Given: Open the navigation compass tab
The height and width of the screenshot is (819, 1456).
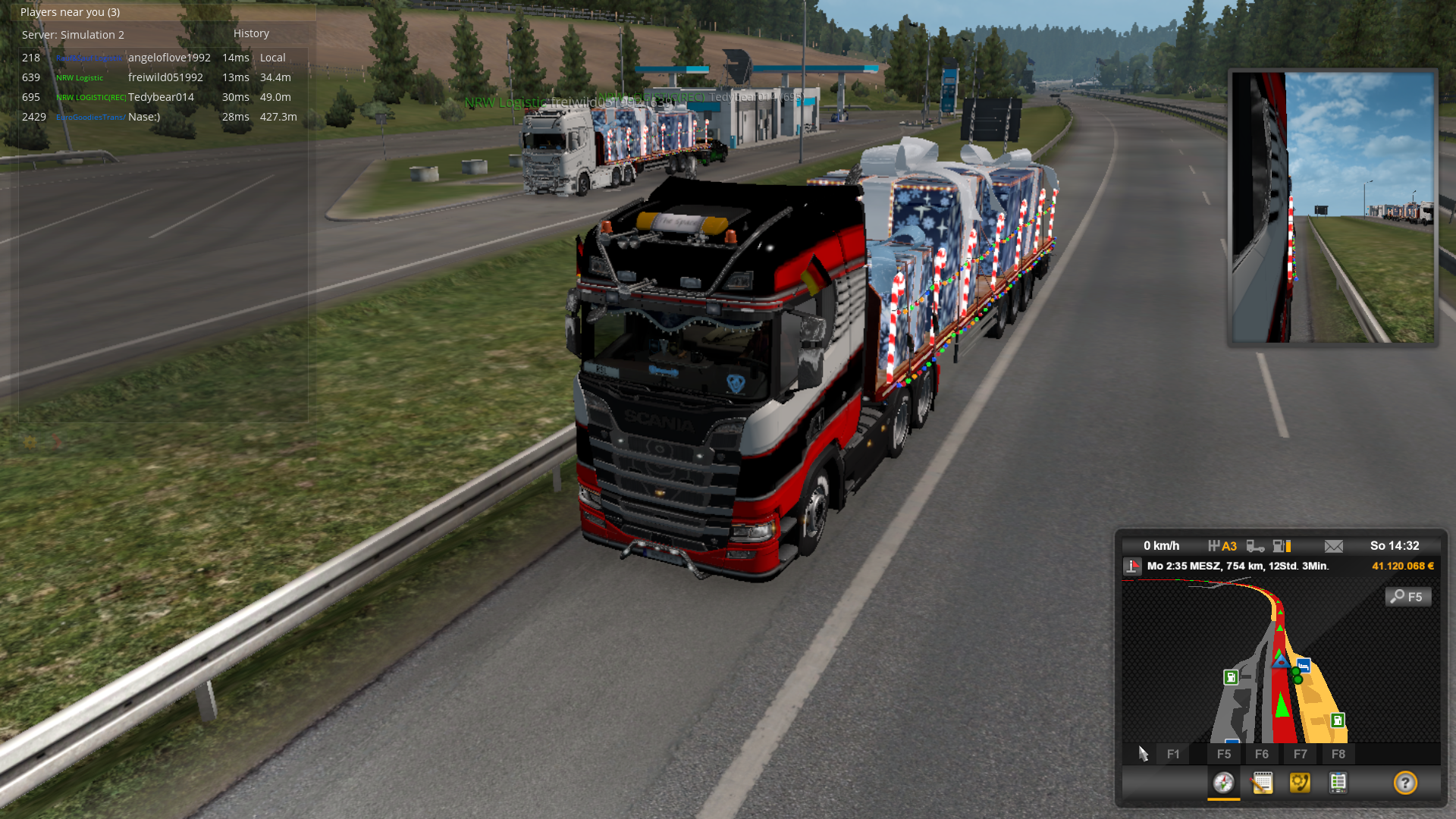Looking at the screenshot, I should [1223, 783].
